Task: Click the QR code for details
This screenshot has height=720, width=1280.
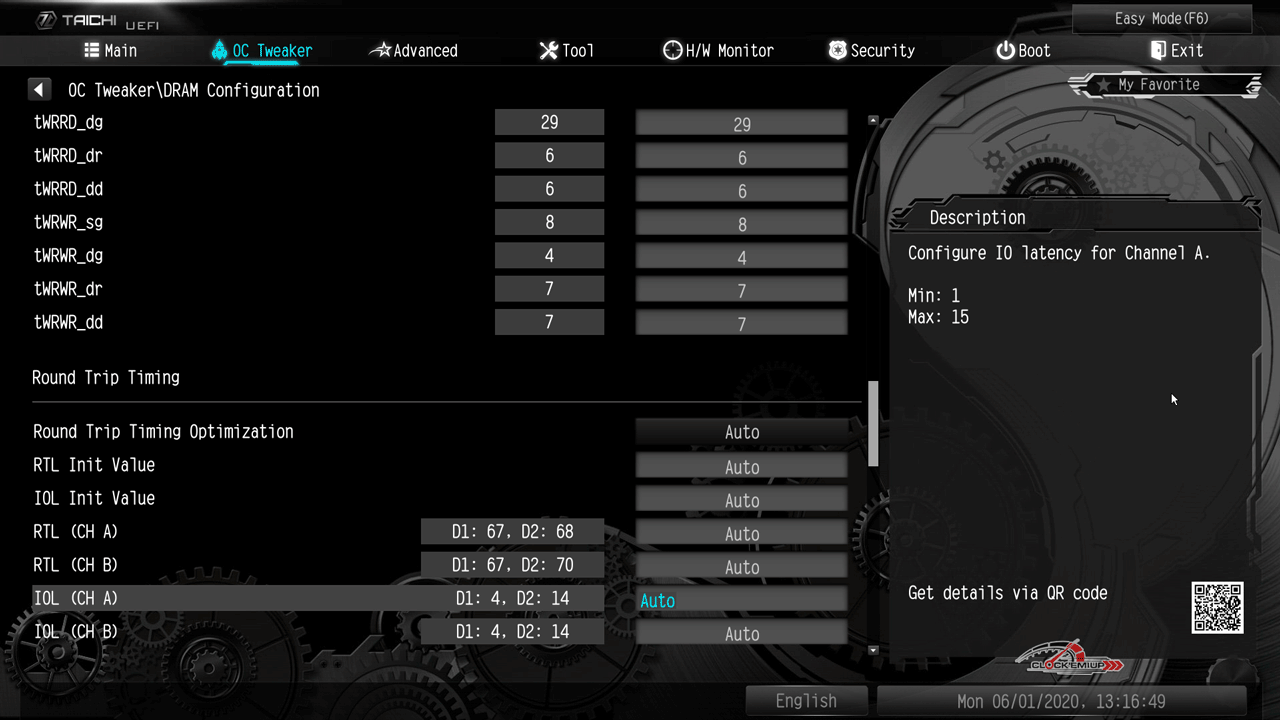Action: click(x=1217, y=607)
